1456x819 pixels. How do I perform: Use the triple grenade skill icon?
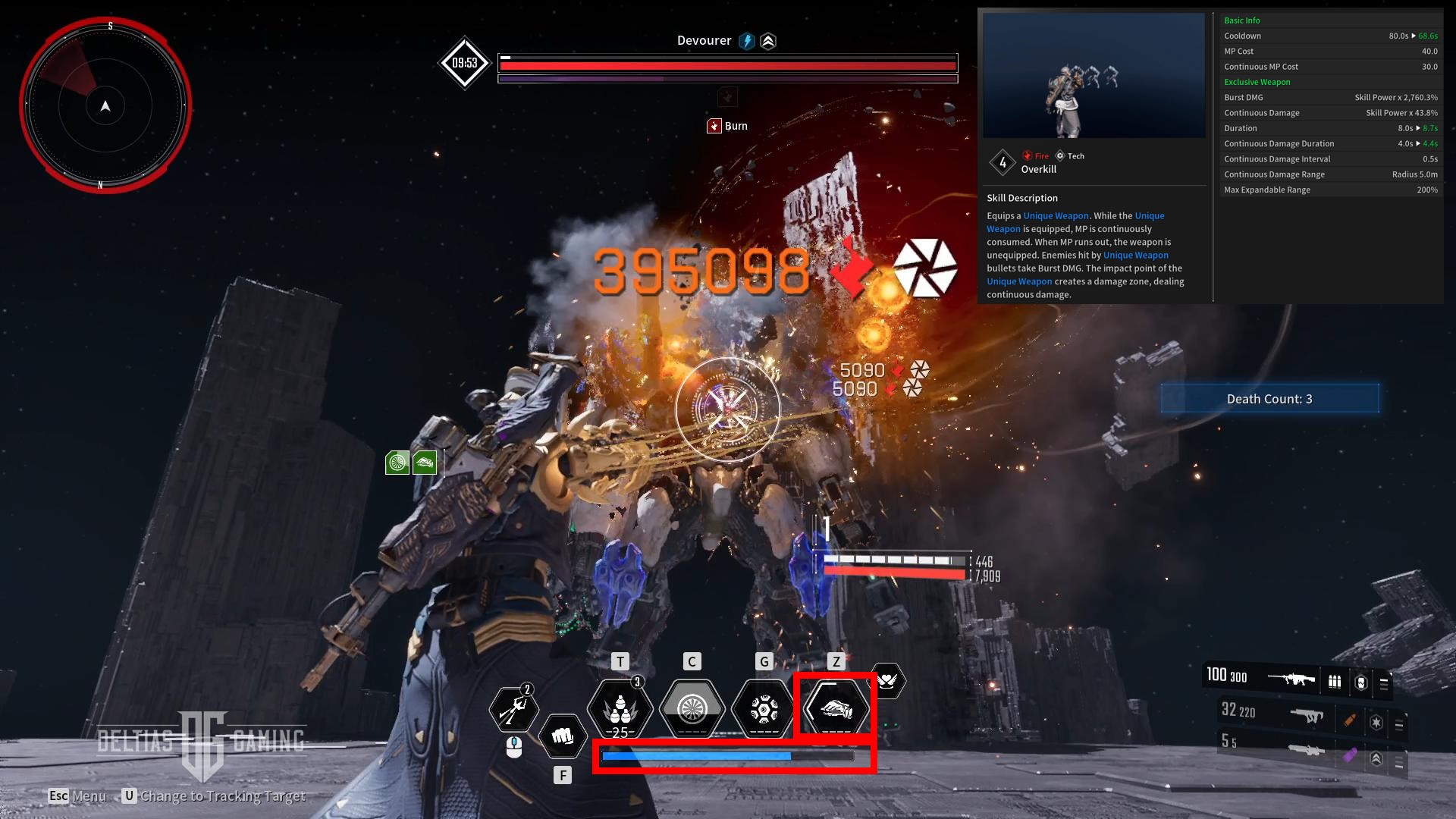pyautogui.click(x=620, y=708)
